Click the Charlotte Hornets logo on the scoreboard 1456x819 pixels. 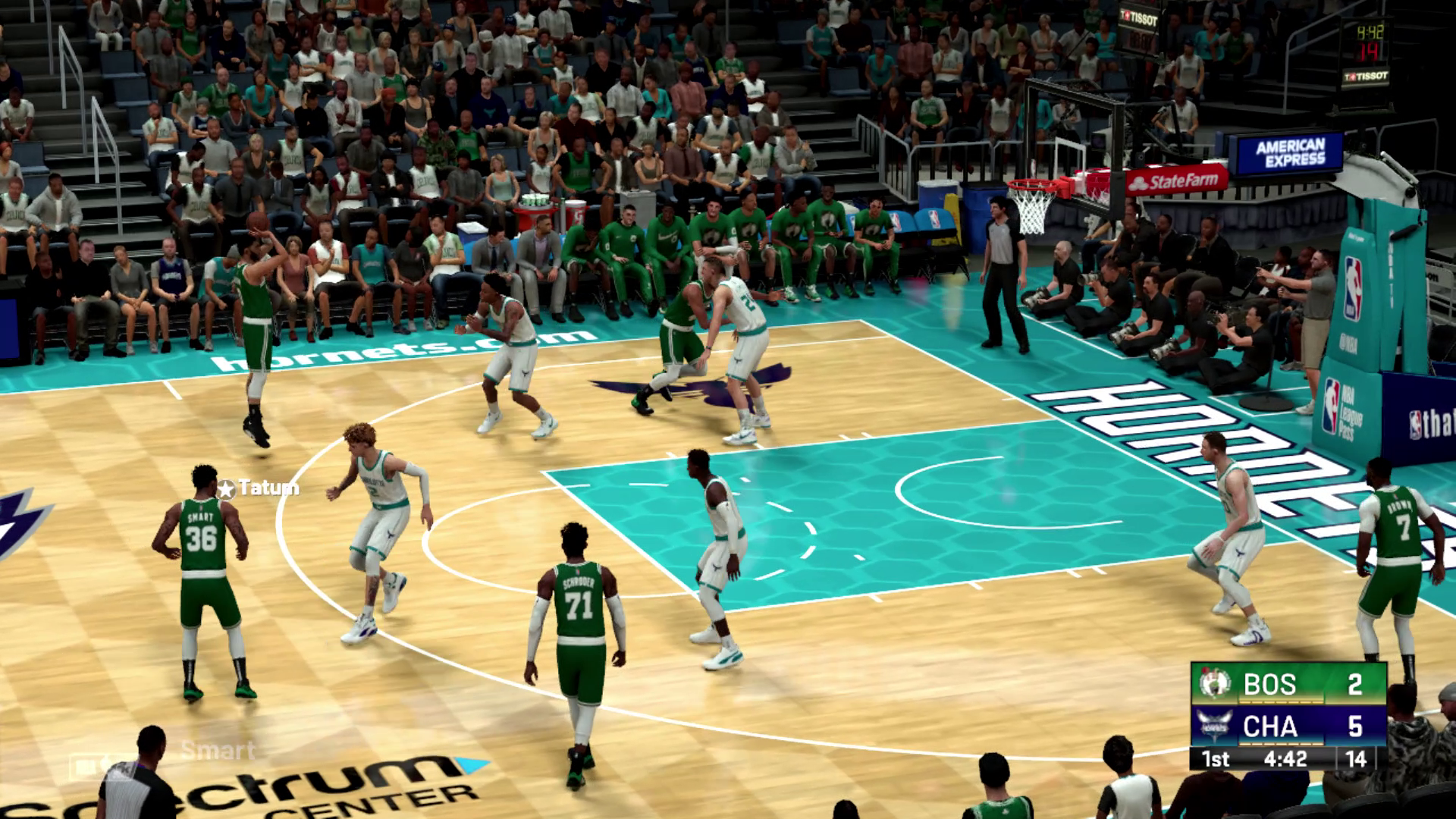1213,725
